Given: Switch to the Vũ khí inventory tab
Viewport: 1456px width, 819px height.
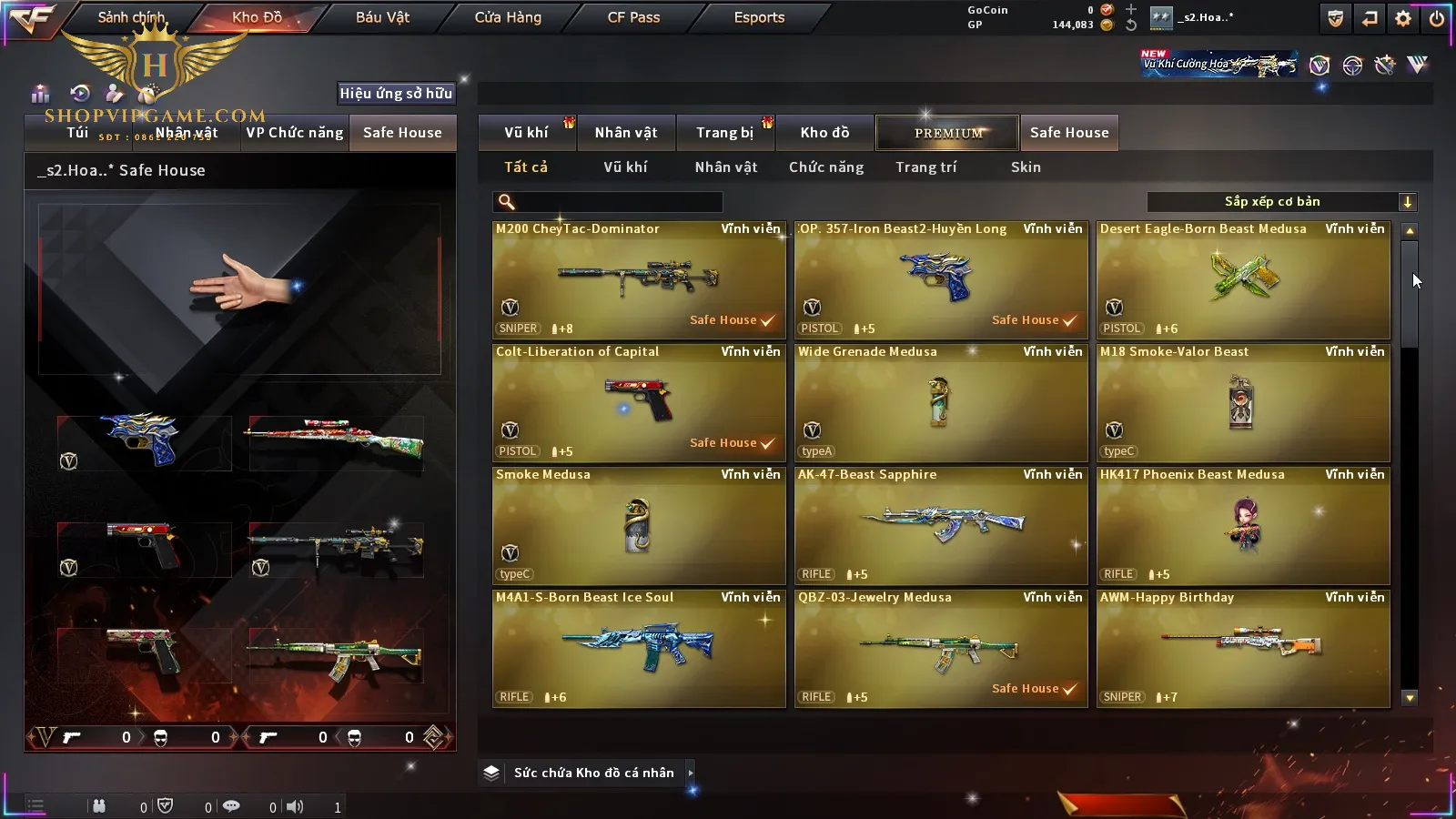Looking at the screenshot, I should click(x=526, y=133).
